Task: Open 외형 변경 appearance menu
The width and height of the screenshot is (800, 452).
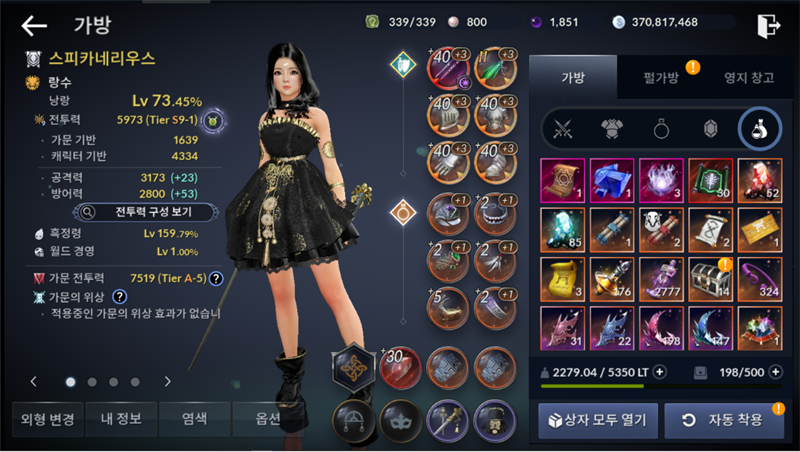Action: (x=45, y=420)
